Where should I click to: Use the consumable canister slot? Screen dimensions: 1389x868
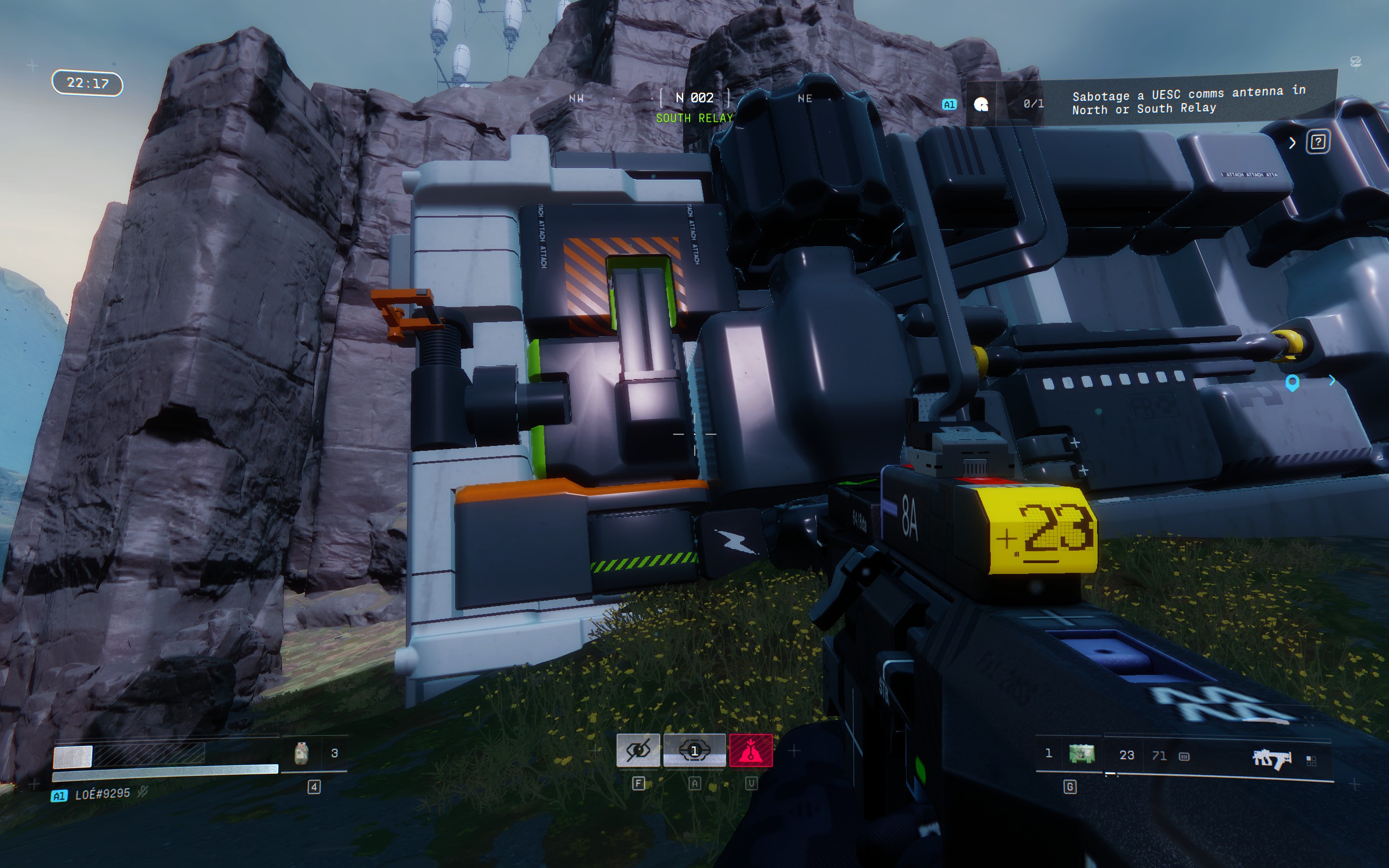[301, 753]
